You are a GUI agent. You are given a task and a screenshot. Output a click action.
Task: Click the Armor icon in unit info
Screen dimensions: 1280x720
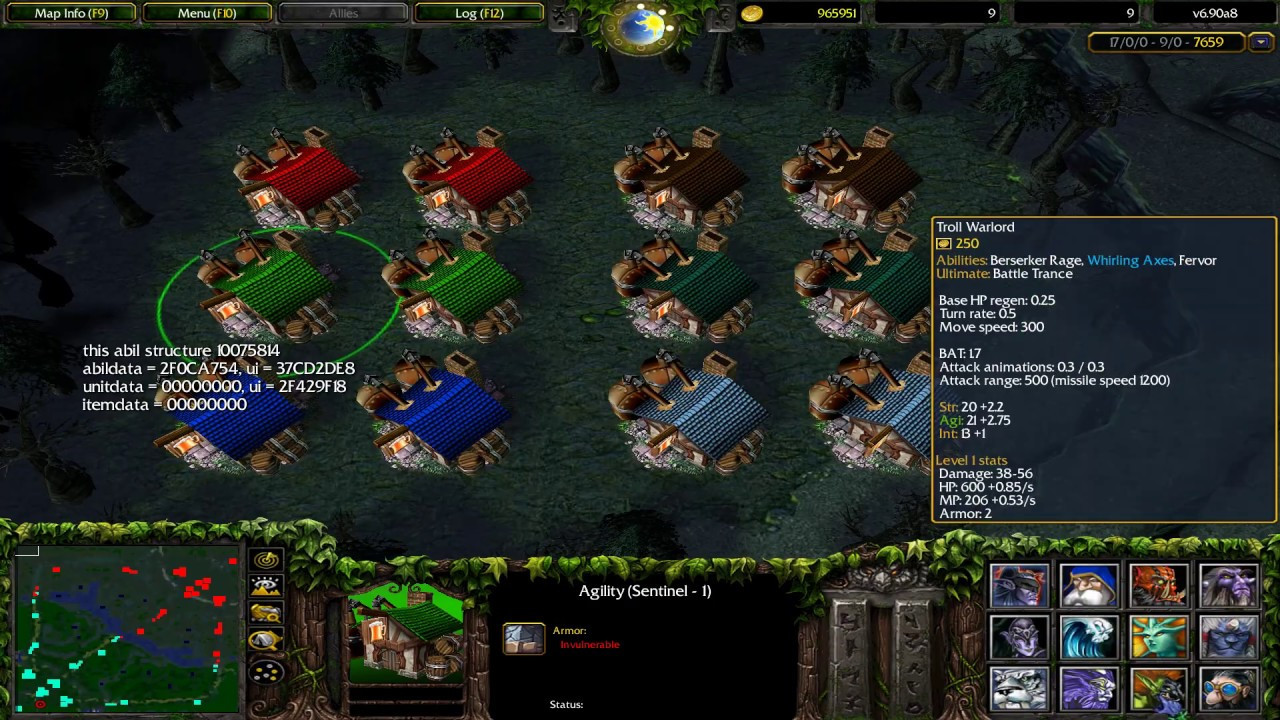click(524, 638)
